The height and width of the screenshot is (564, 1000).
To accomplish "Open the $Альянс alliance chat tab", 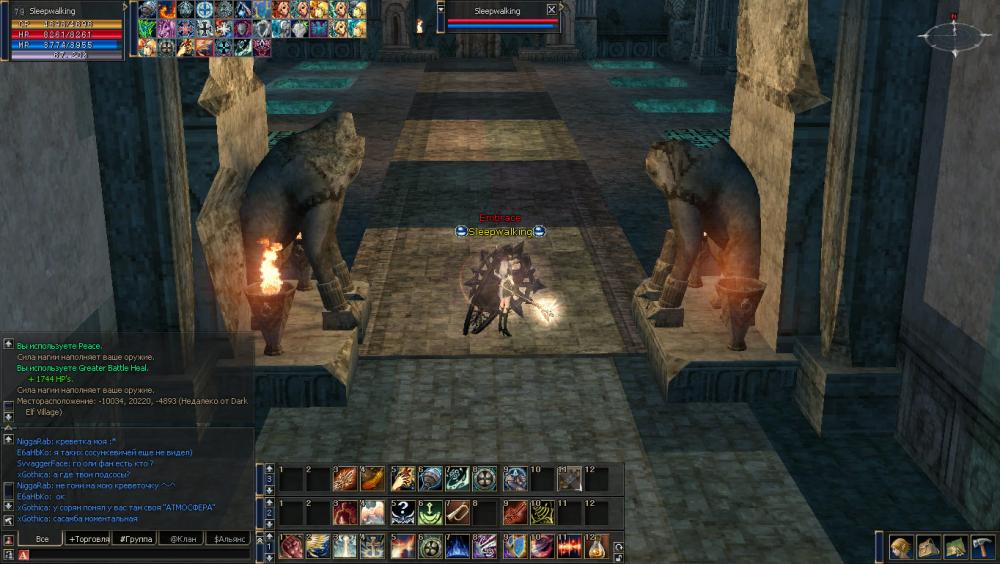I will coord(226,539).
